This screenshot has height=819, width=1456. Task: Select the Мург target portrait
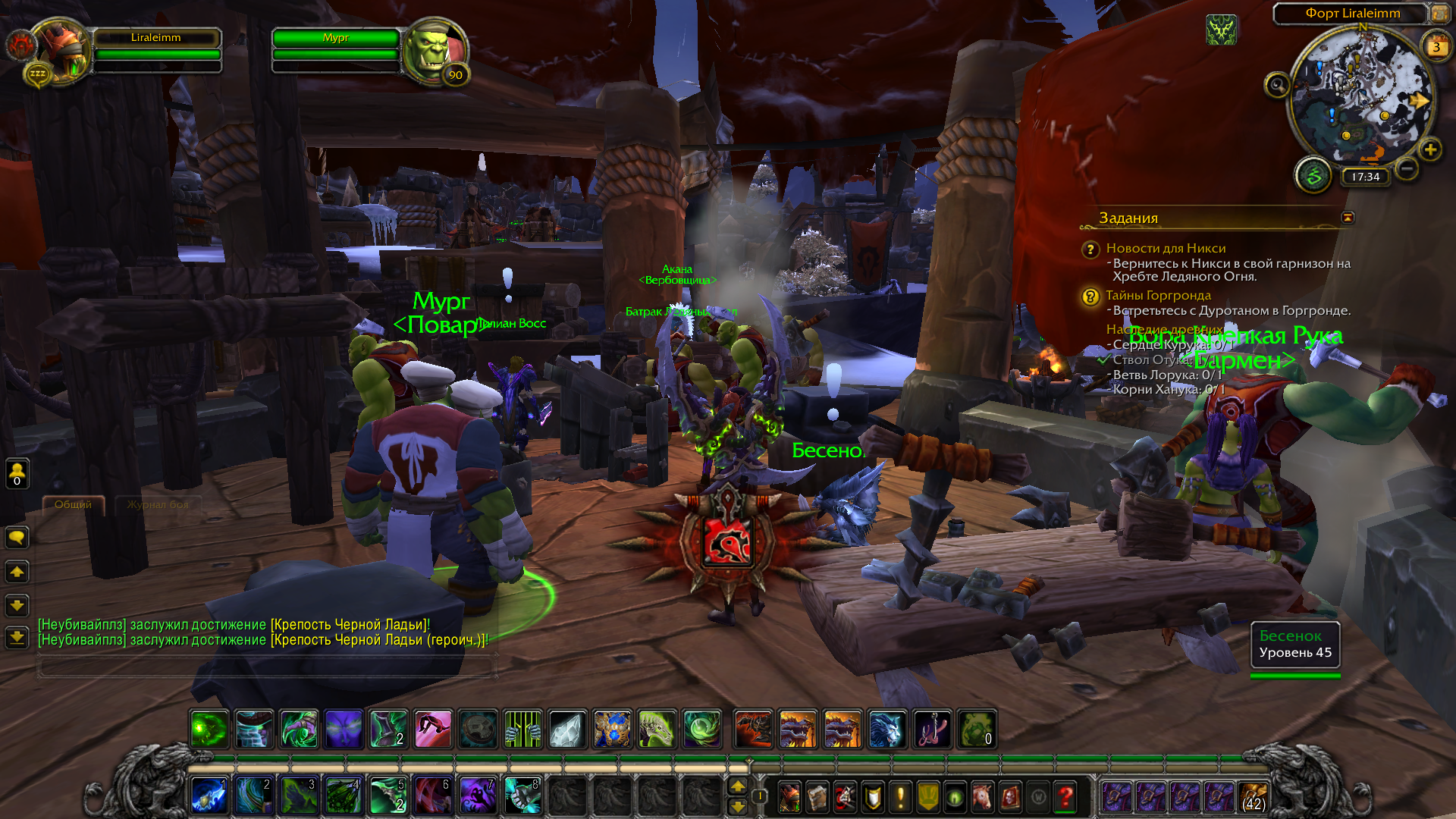pyautogui.click(x=434, y=52)
